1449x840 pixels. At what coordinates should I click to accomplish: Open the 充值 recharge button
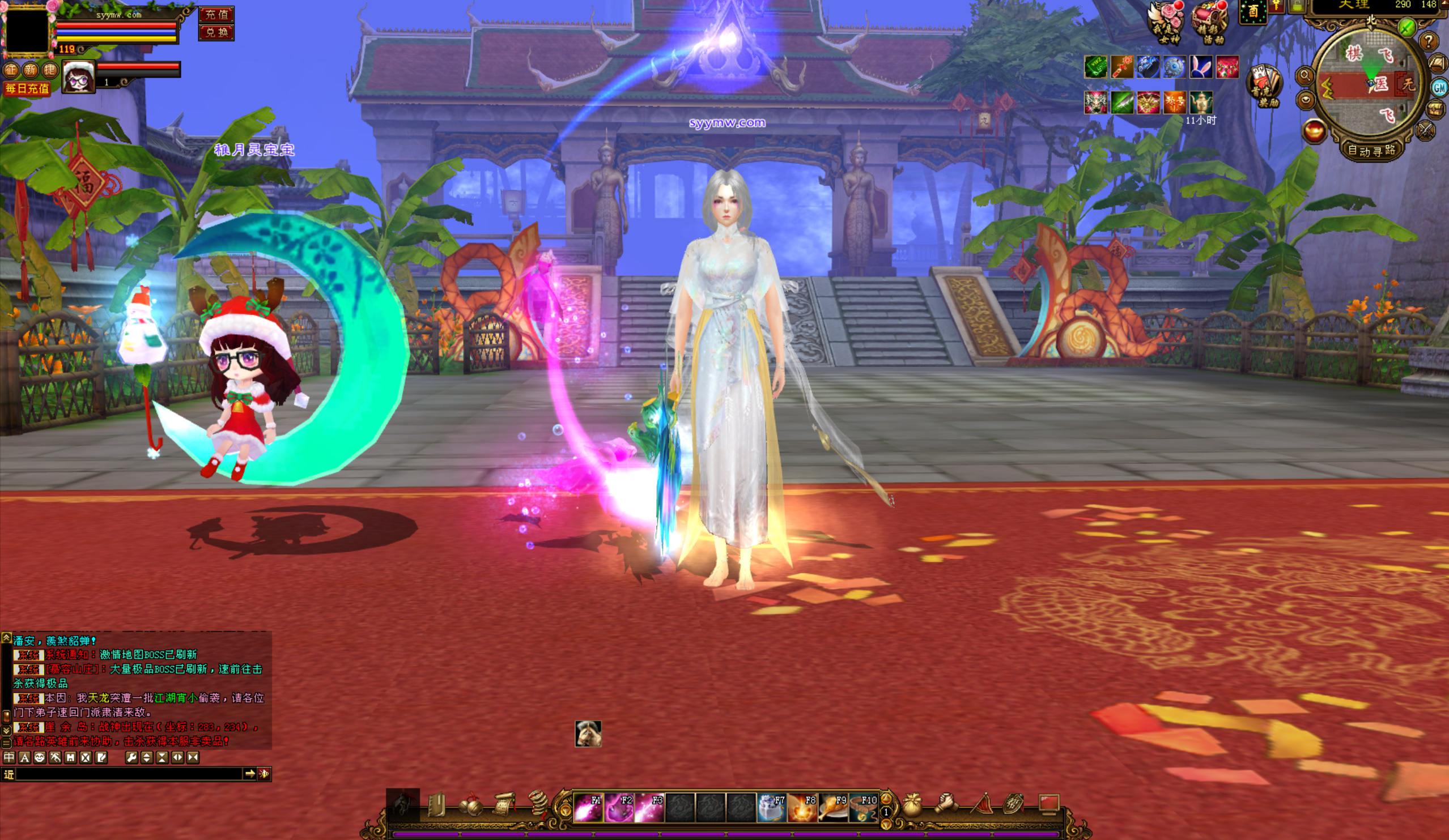click(x=216, y=14)
